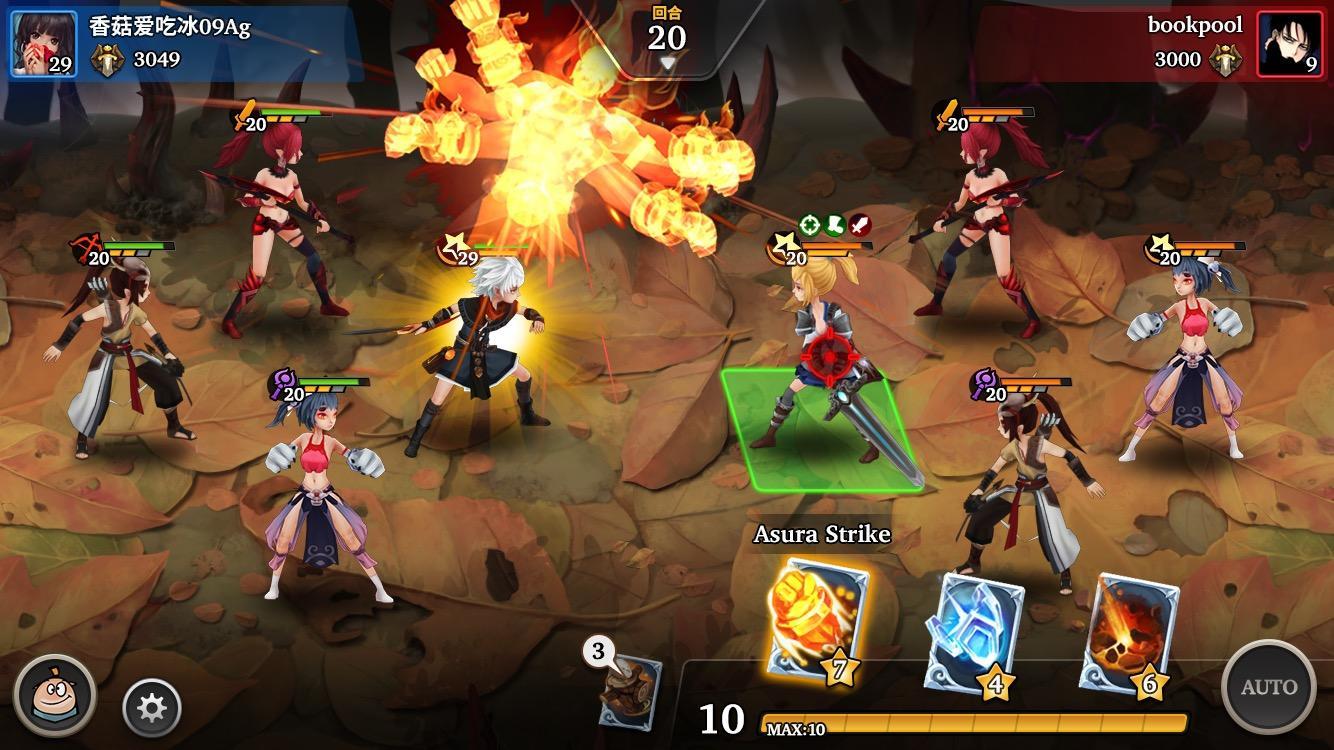Open settings with the gear button
Image resolution: width=1334 pixels, height=750 pixels.
[x=151, y=708]
